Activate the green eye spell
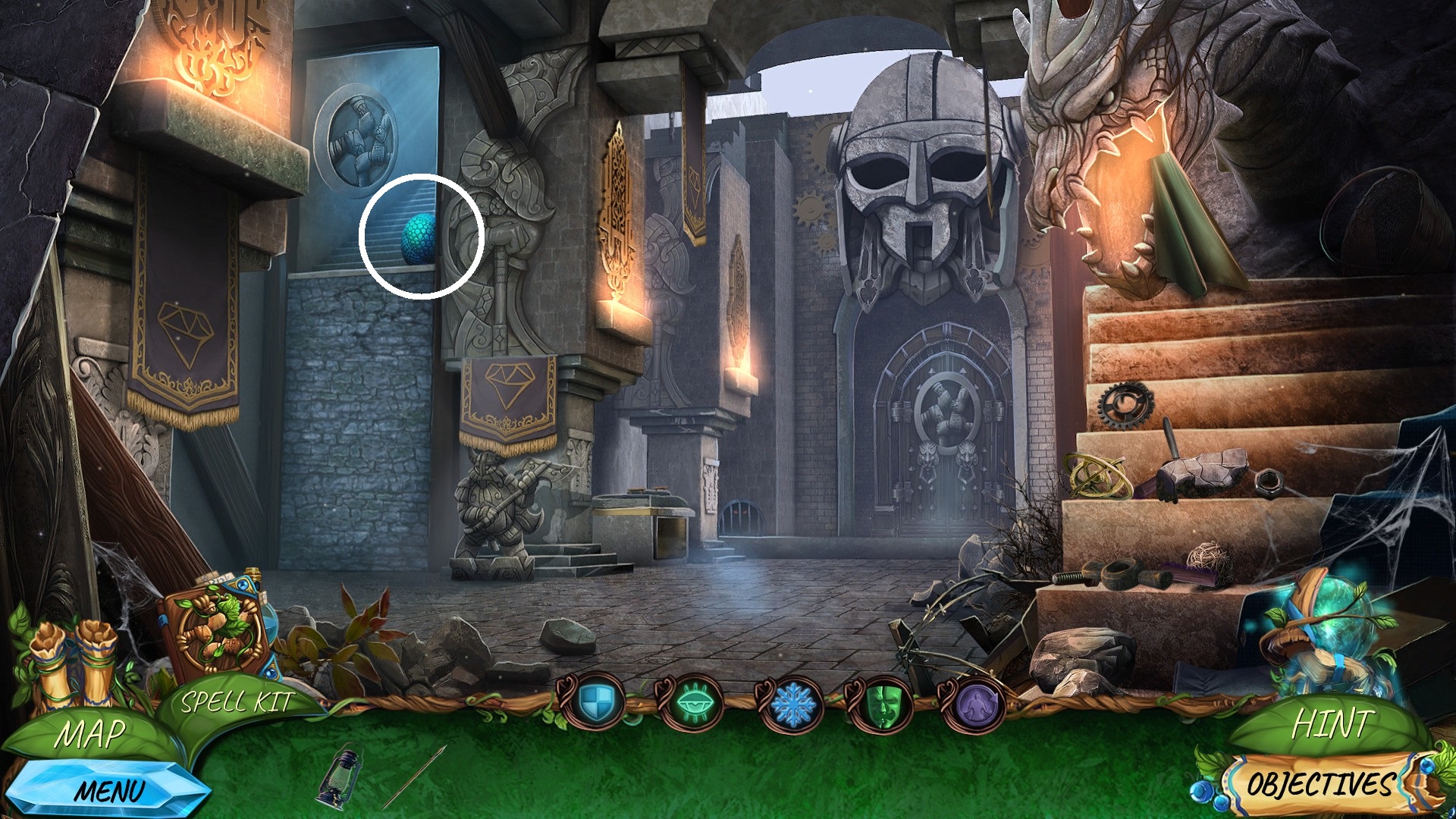The image size is (1456, 819). pyautogui.click(x=690, y=705)
